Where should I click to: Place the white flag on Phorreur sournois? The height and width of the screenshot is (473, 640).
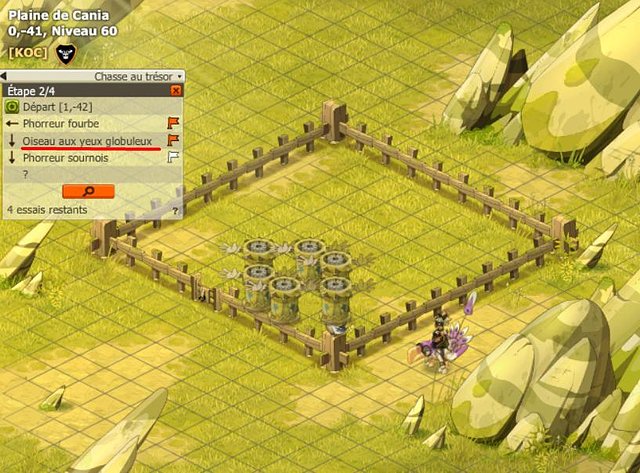click(173, 157)
